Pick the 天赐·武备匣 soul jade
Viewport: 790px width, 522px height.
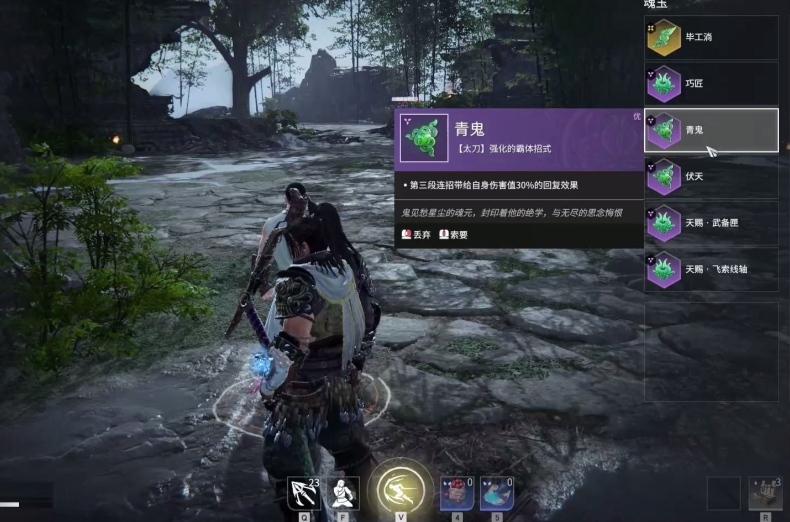click(711, 223)
